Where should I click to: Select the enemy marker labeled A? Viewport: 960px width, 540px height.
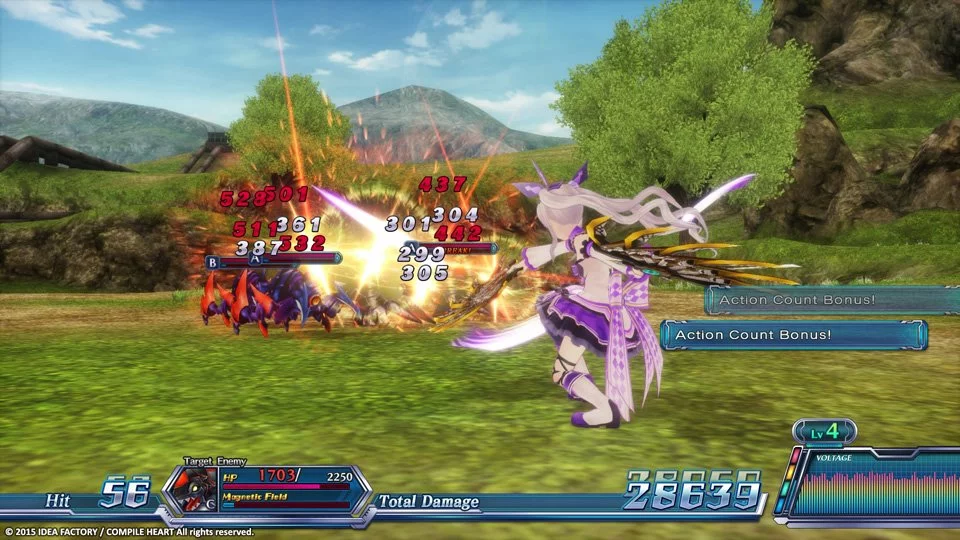(255, 259)
